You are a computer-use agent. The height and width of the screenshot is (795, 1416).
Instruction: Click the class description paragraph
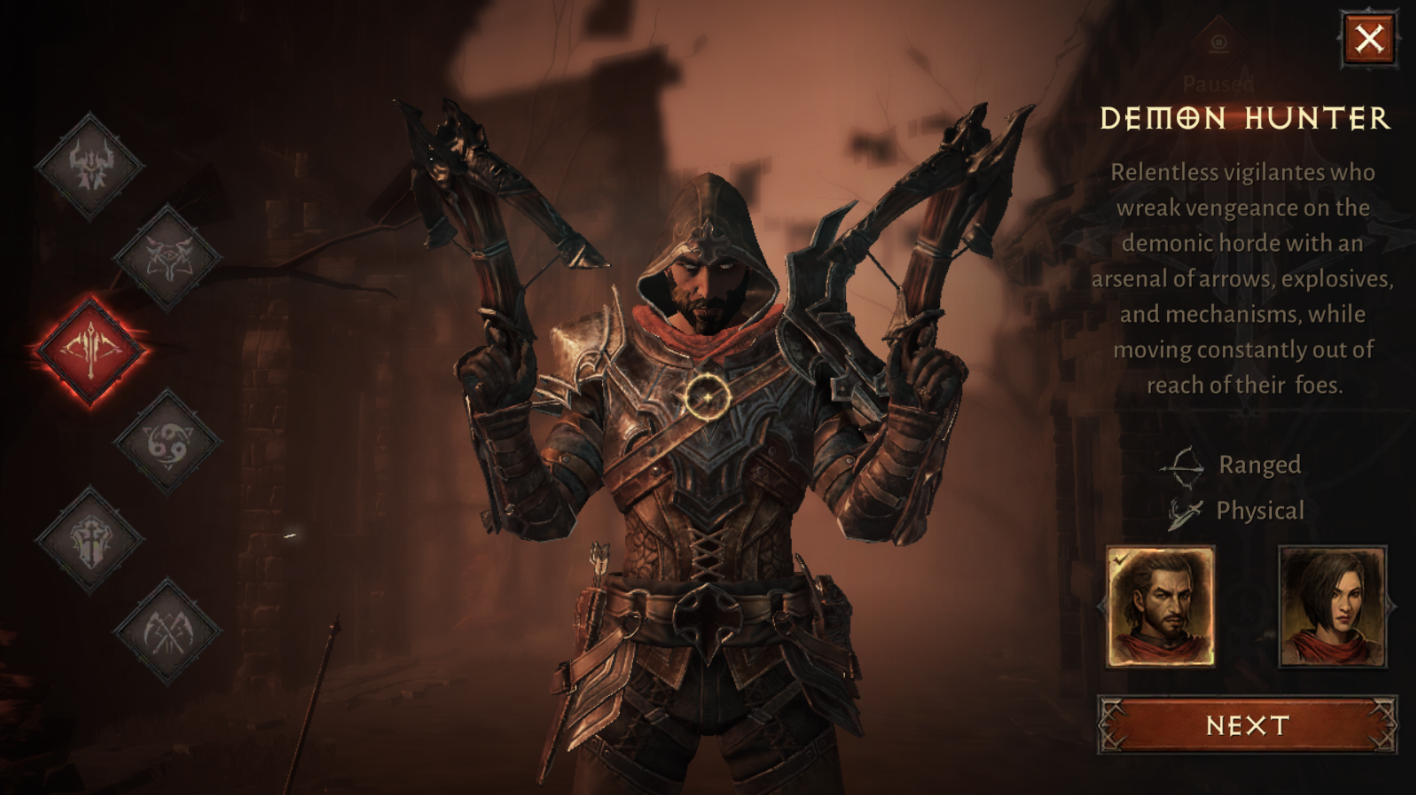pyautogui.click(x=1243, y=277)
